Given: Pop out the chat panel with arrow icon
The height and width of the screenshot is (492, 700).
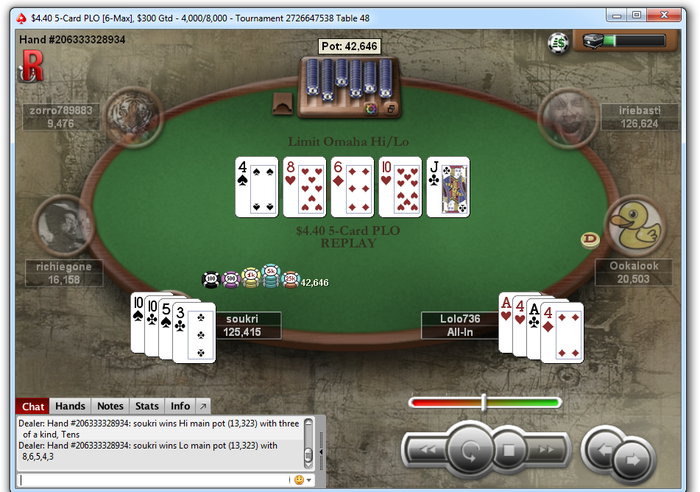Looking at the screenshot, I should [202, 406].
